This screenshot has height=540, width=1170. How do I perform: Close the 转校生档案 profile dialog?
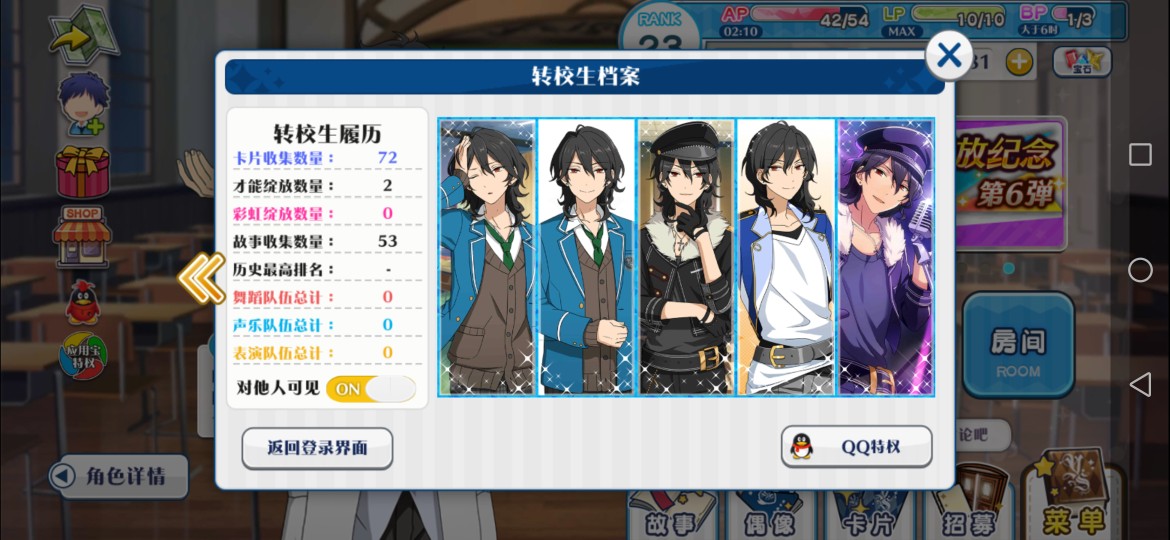pyautogui.click(x=948, y=56)
